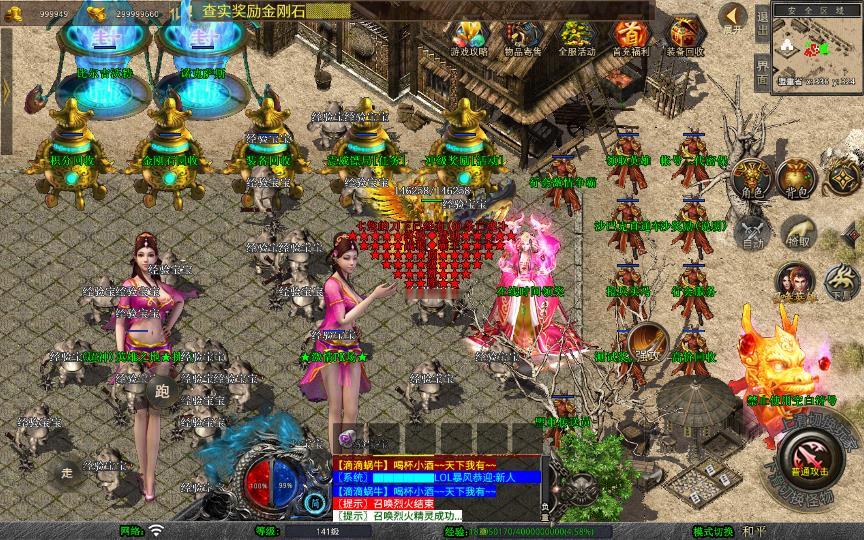Open the 首充福利 first-recharge bonus icon
The width and height of the screenshot is (864, 540).
[x=630, y=36]
